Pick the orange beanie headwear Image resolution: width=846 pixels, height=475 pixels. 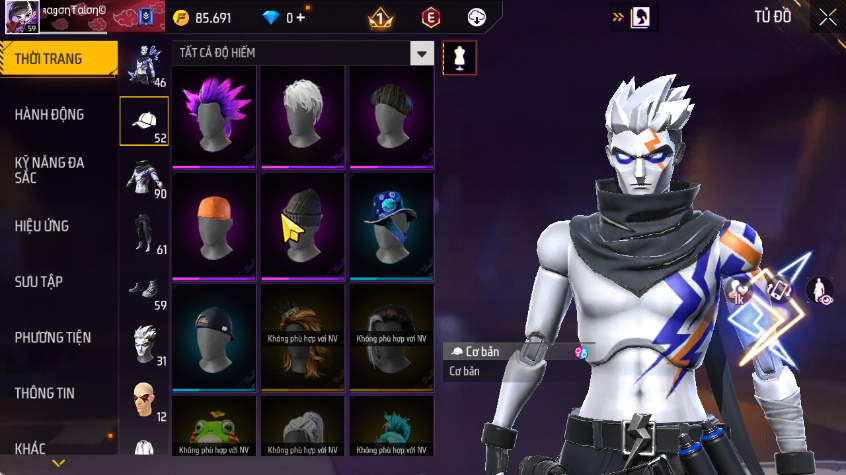215,223
